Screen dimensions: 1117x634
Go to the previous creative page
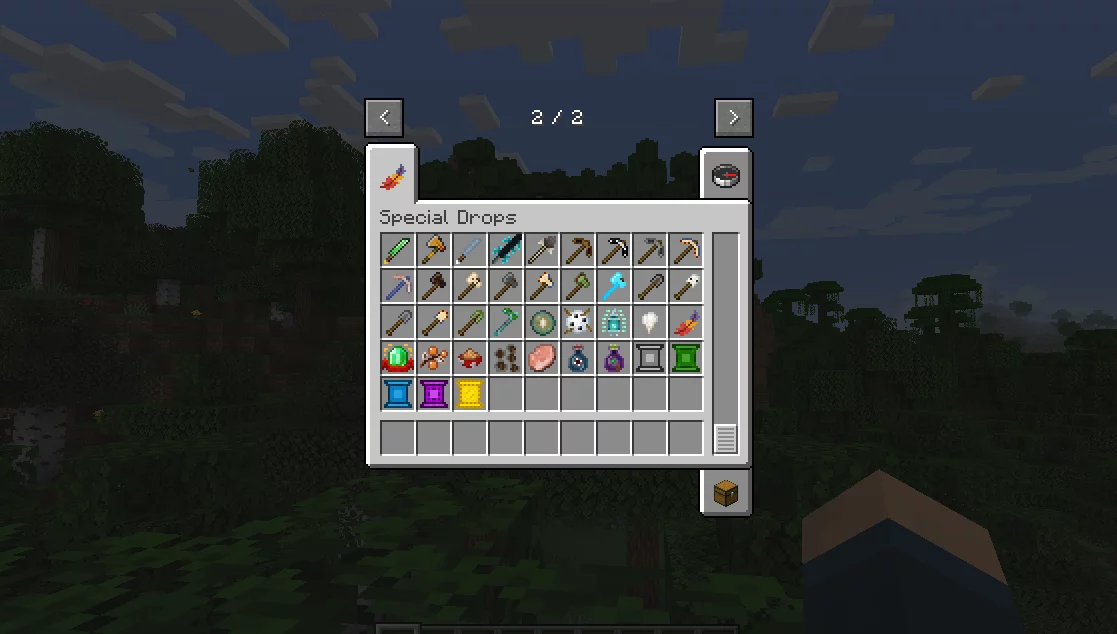coord(384,117)
